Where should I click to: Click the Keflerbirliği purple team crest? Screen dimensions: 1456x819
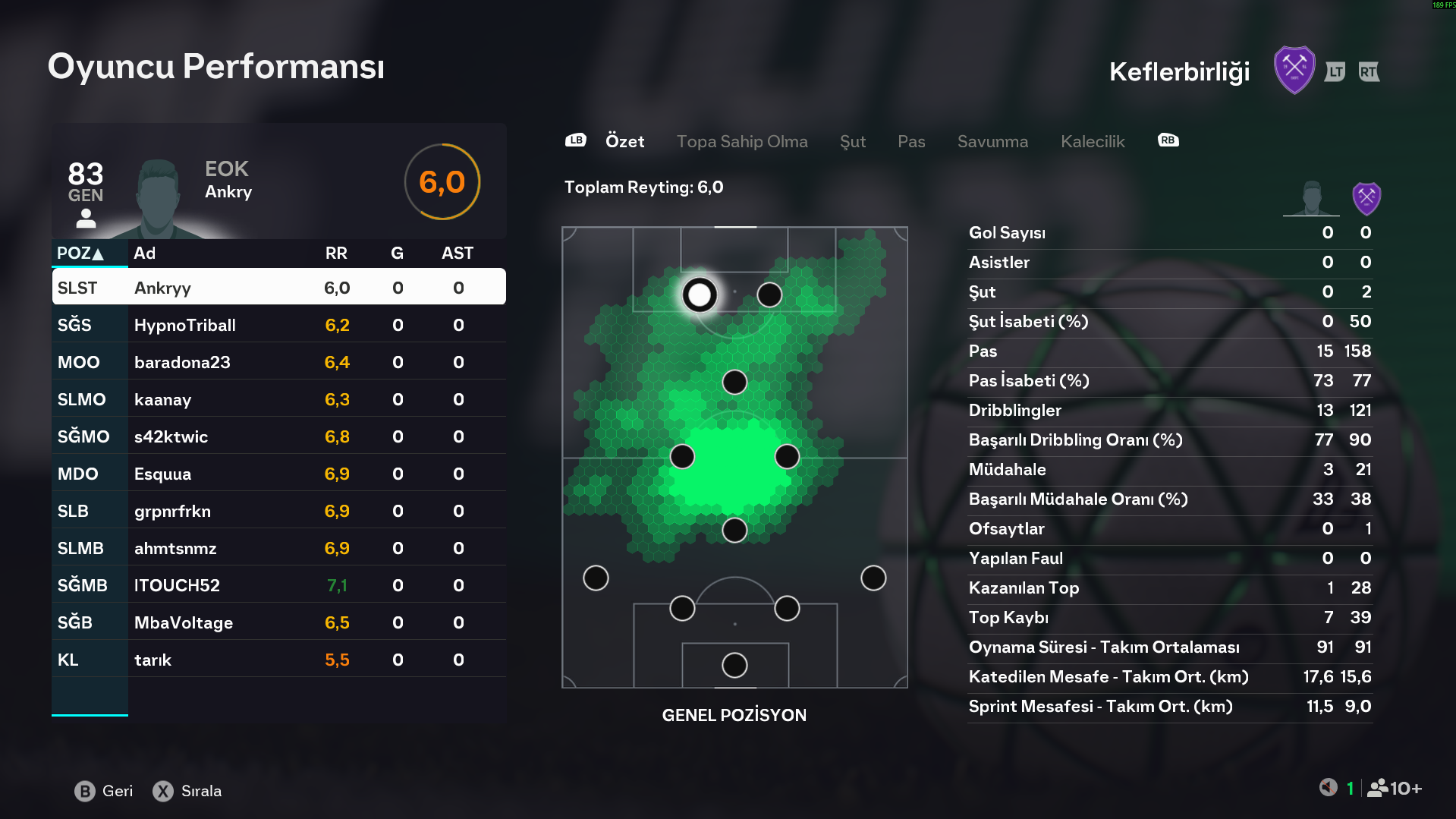click(1294, 71)
